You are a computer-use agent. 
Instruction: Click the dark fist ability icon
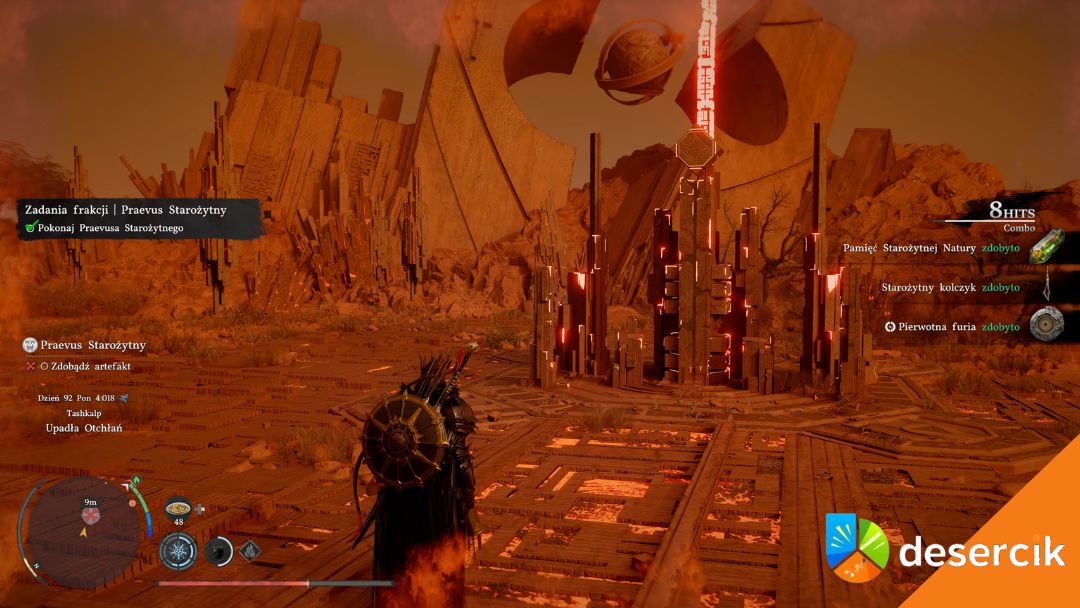[219, 551]
